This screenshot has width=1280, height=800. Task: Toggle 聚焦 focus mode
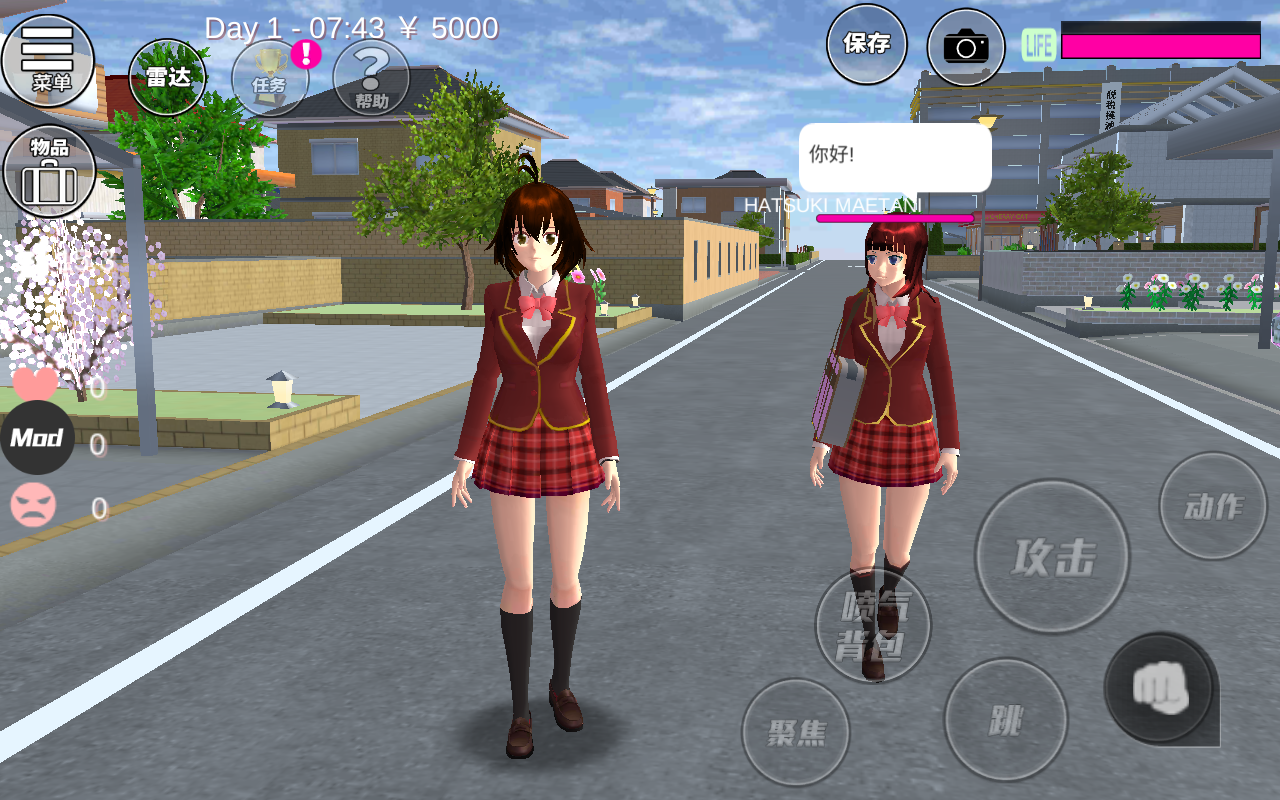[796, 733]
